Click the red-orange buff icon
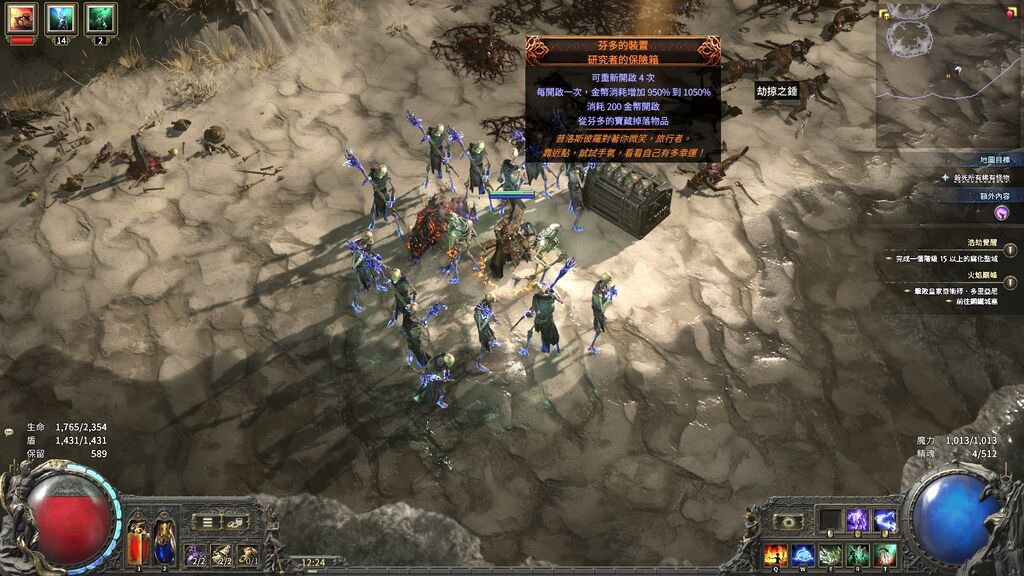The height and width of the screenshot is (576, 1024). coord(21,18)
